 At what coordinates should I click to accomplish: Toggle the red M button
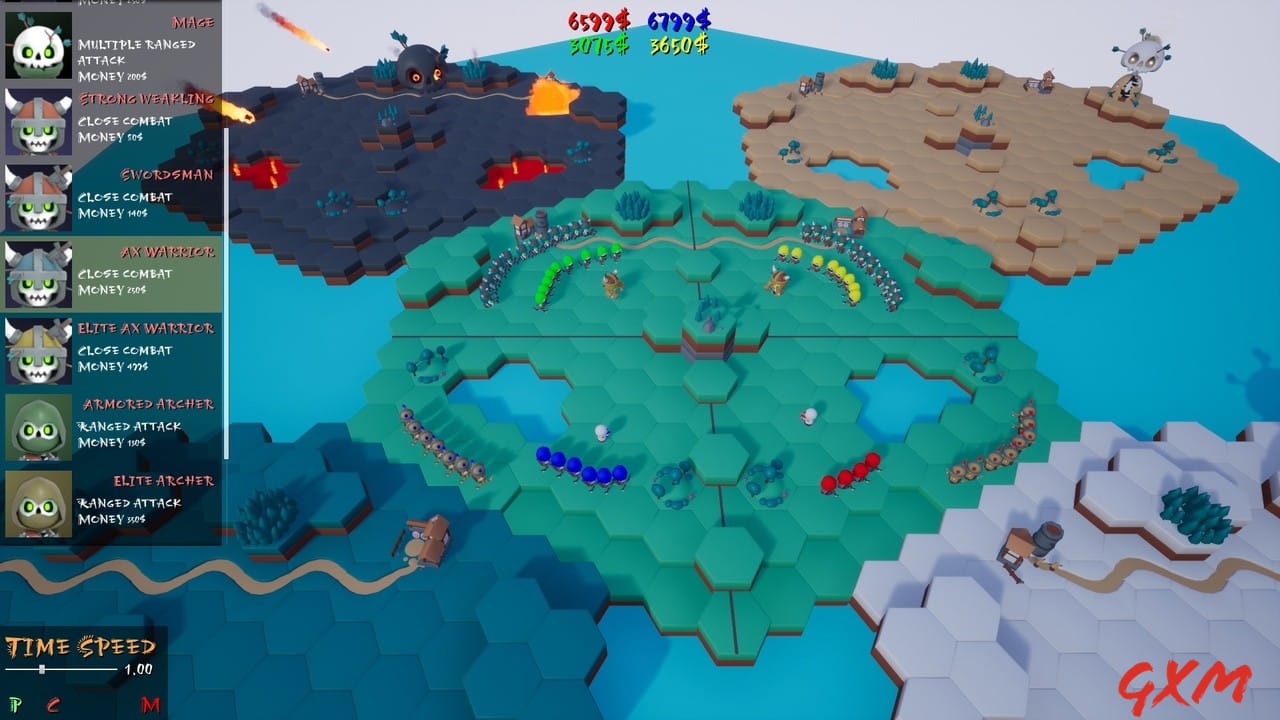point(150,703)
